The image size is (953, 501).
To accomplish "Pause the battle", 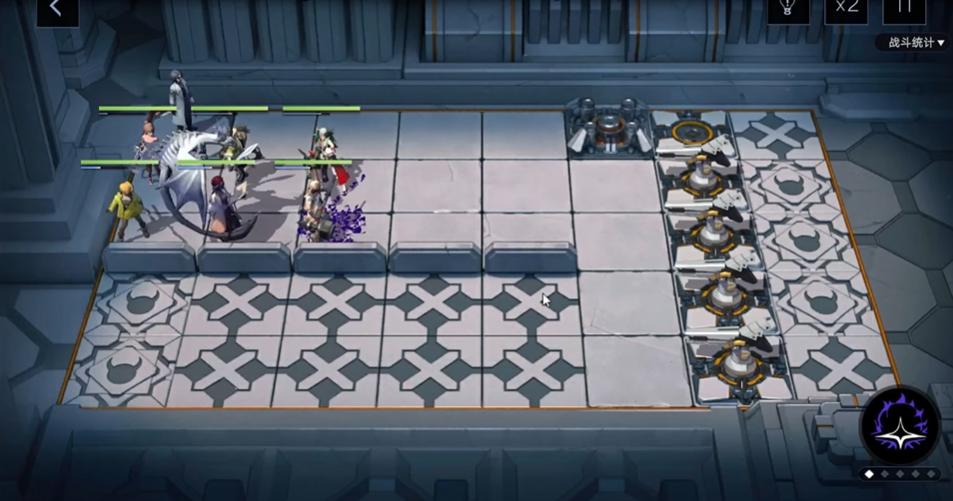I will tap(904, 8).
